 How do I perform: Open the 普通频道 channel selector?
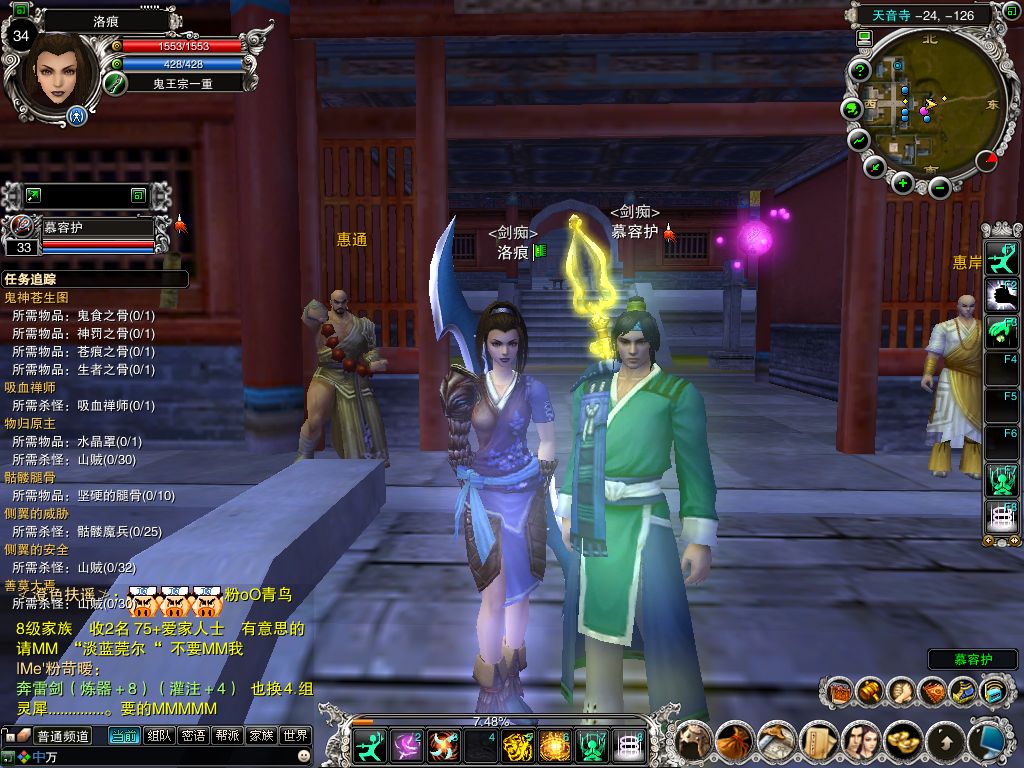[x=63, y=736]
